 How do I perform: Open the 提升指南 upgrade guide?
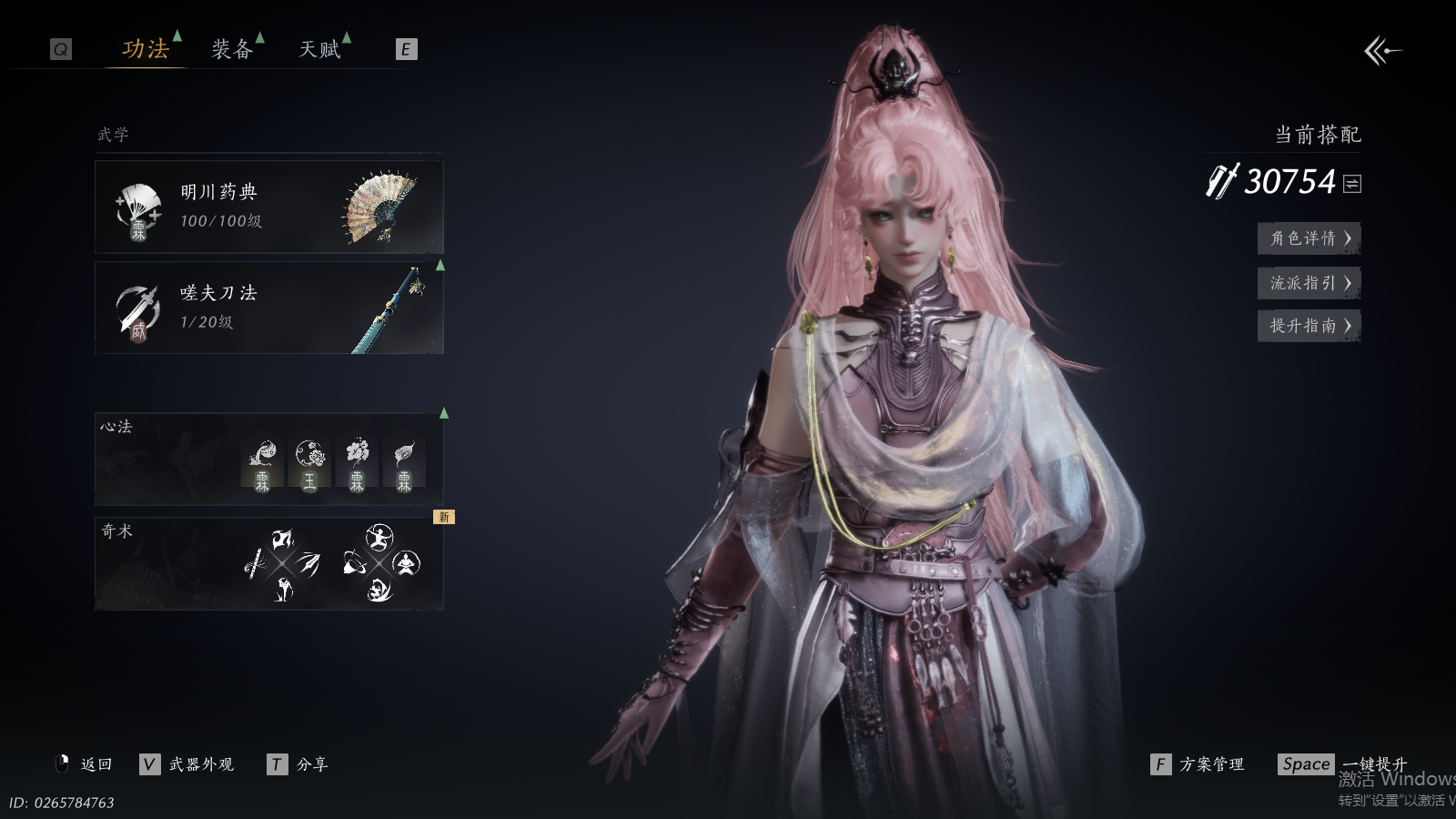click(x=1309, y=326)
